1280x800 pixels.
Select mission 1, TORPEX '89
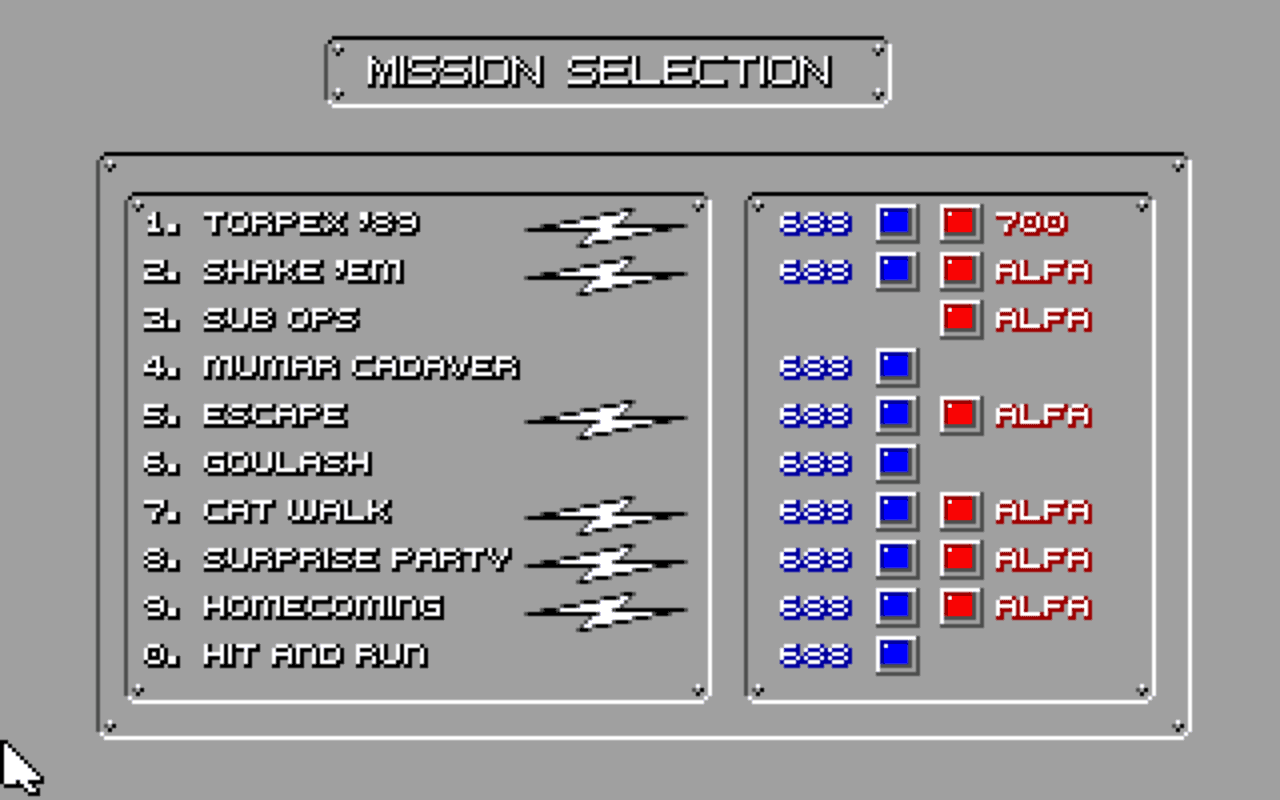tap(300, 222)
